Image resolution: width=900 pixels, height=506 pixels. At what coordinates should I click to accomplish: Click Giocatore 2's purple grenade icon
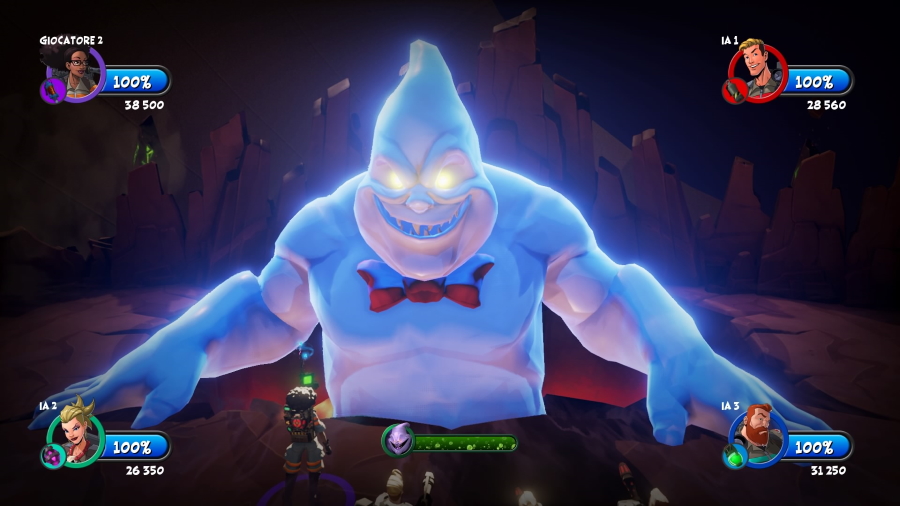[51, 90]
